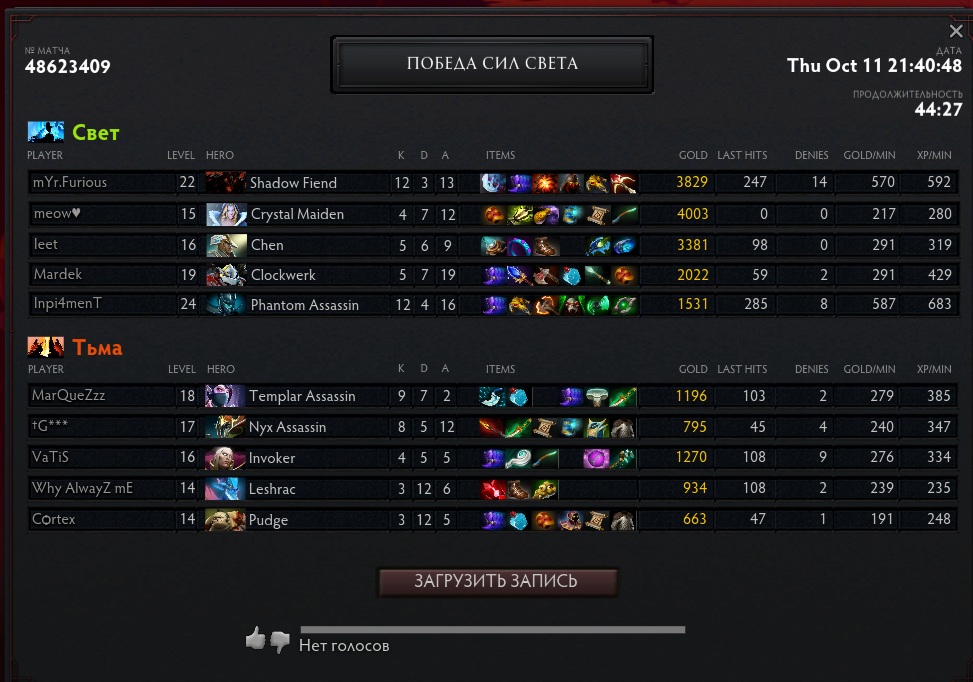973x682 pixels.
Task: Click the Phantom Assassin hero portrait
Action: point(226,304)
